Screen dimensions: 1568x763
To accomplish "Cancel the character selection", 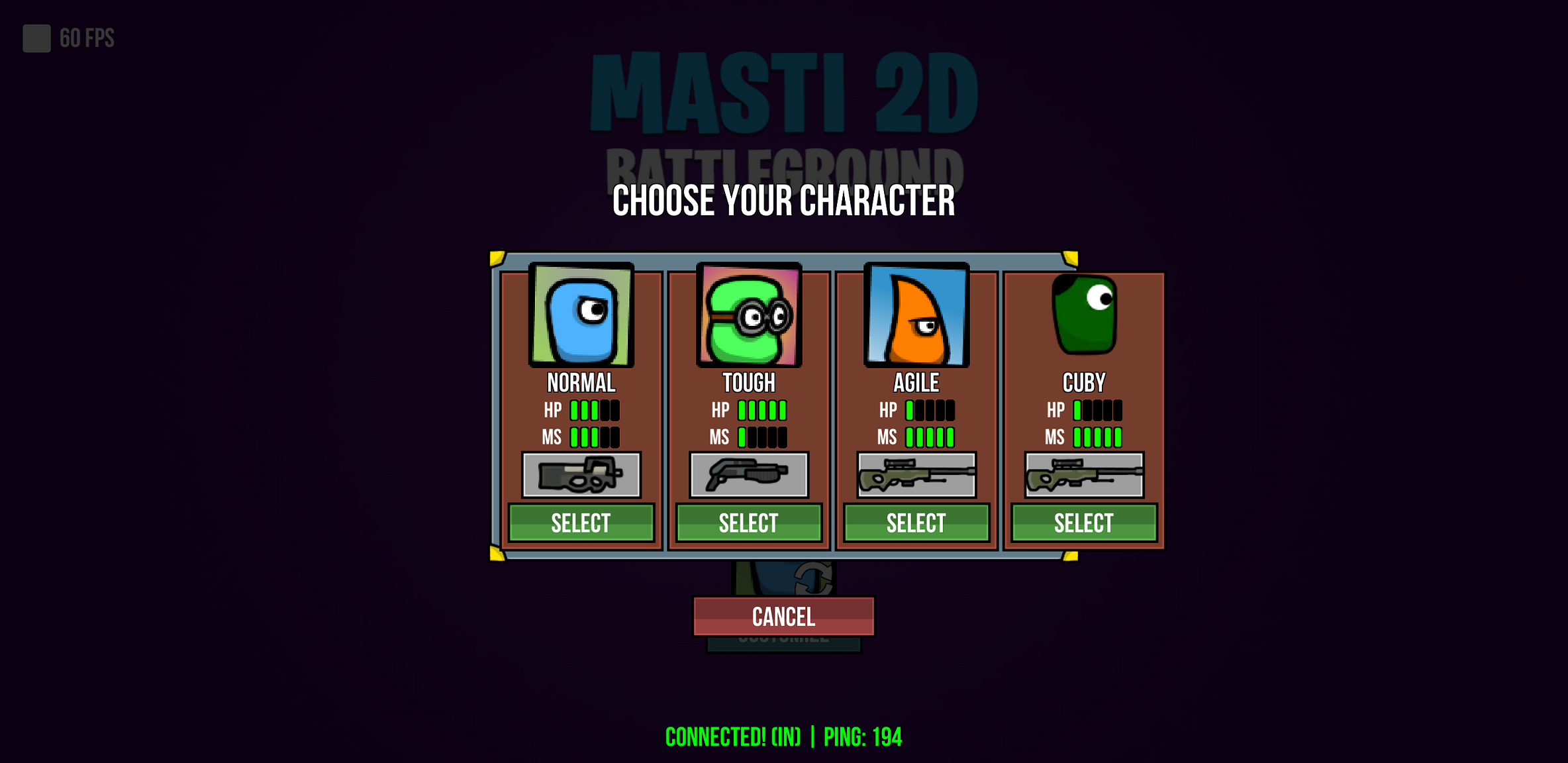I will pyautogui.click(x=783, y=617).
